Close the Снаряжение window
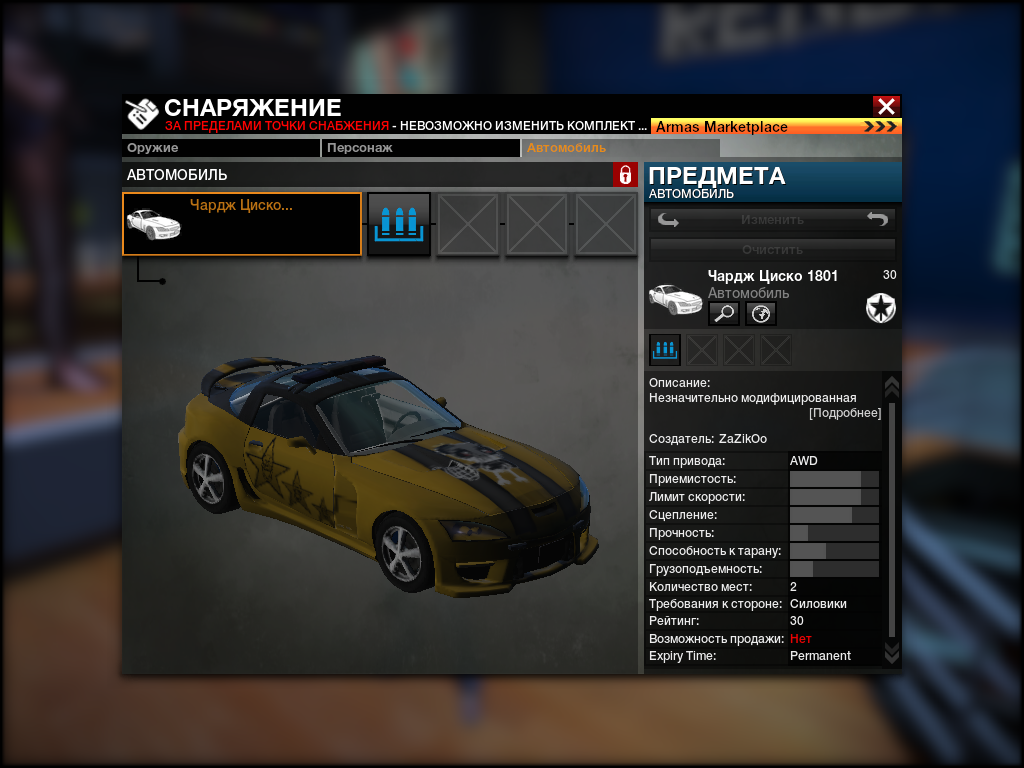1024x768 pixels. [x=886, y=106]
